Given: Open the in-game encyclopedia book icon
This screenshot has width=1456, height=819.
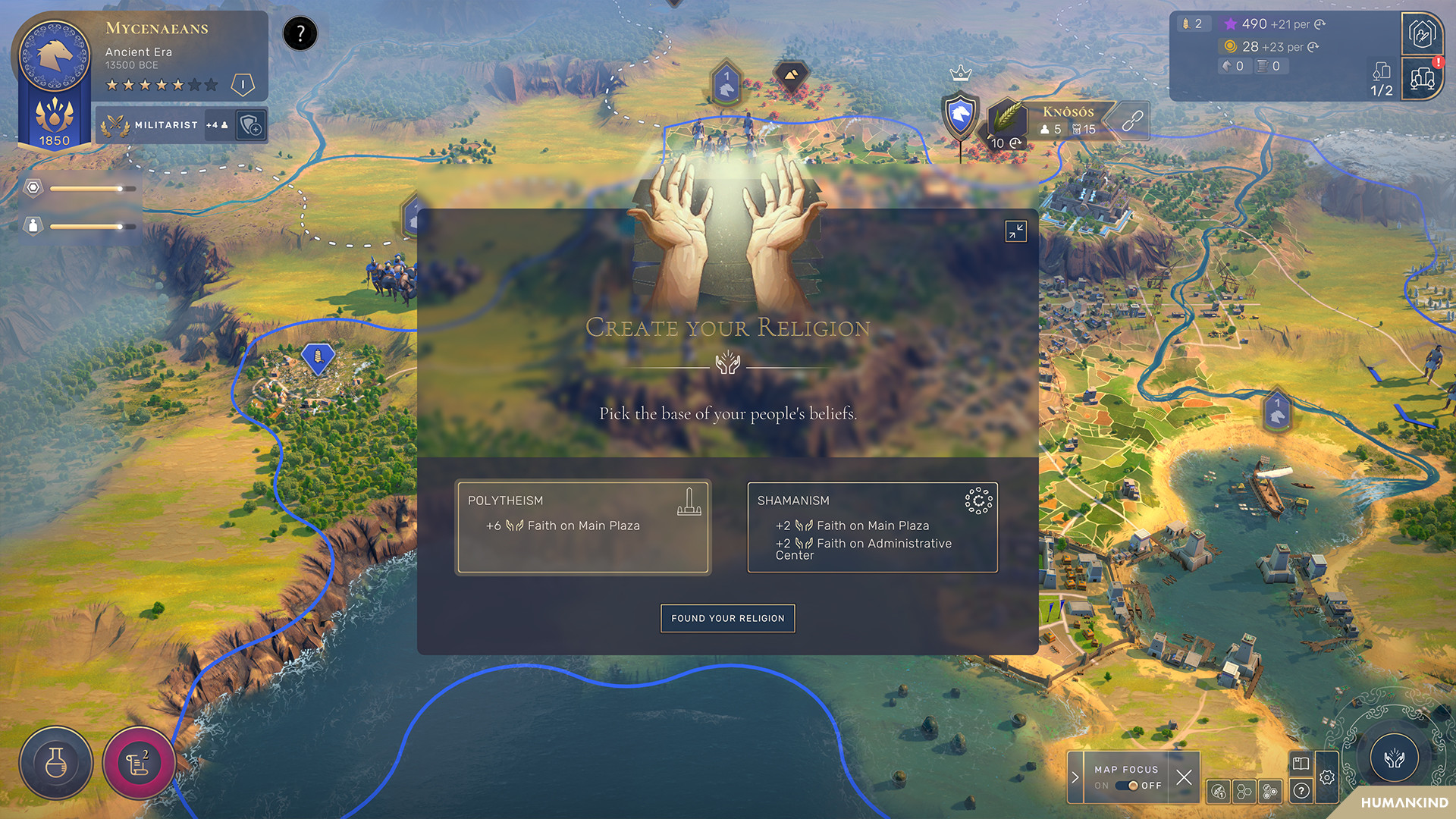Looking at the screenshot, I should 1300,763.
